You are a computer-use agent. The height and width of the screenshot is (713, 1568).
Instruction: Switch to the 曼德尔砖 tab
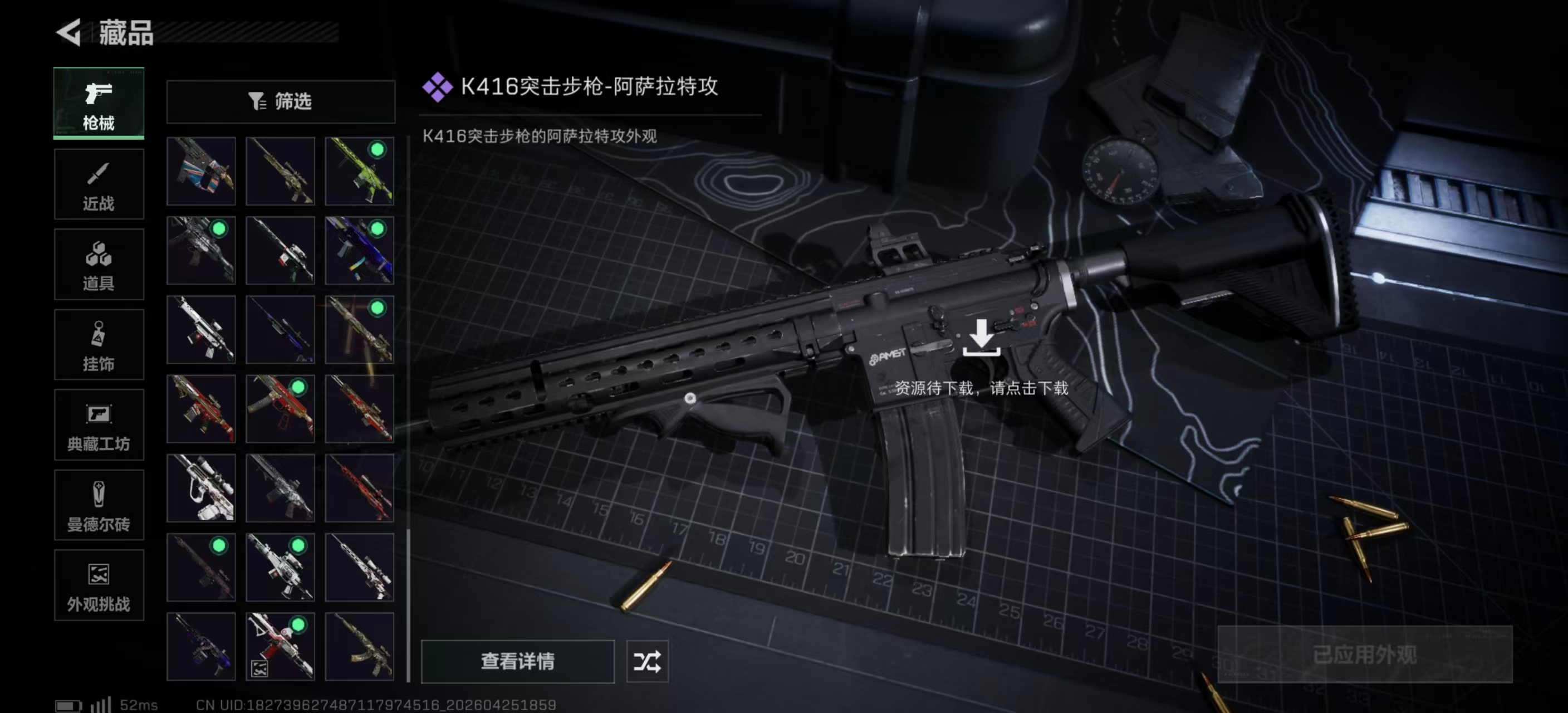(99, 505)
